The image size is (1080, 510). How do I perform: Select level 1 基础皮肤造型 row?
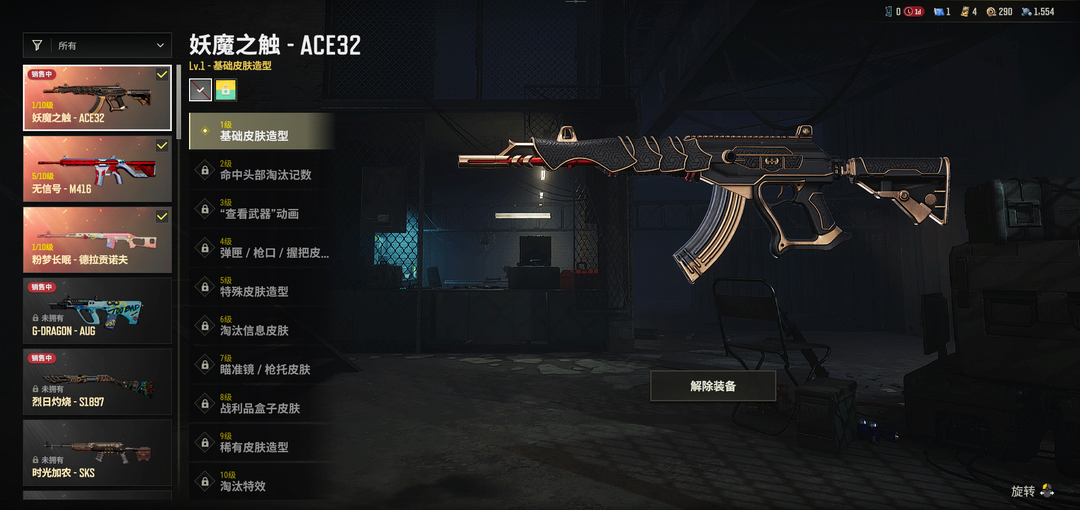tap(261, 131)
